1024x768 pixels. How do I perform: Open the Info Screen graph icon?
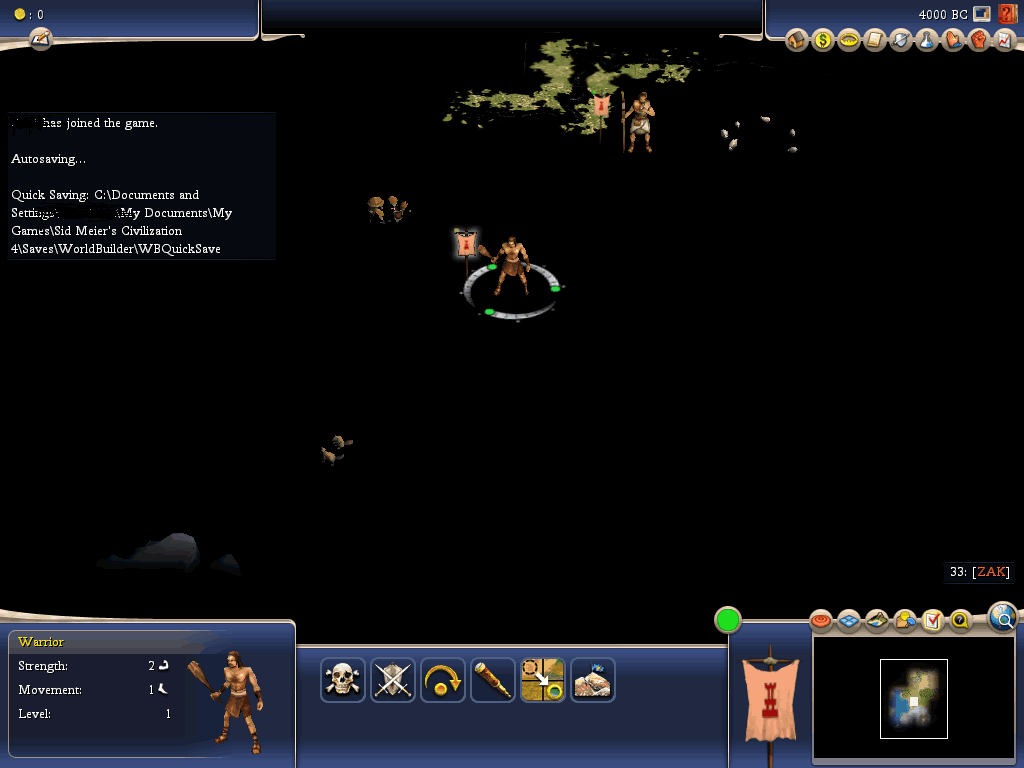tap(1003, 41)
